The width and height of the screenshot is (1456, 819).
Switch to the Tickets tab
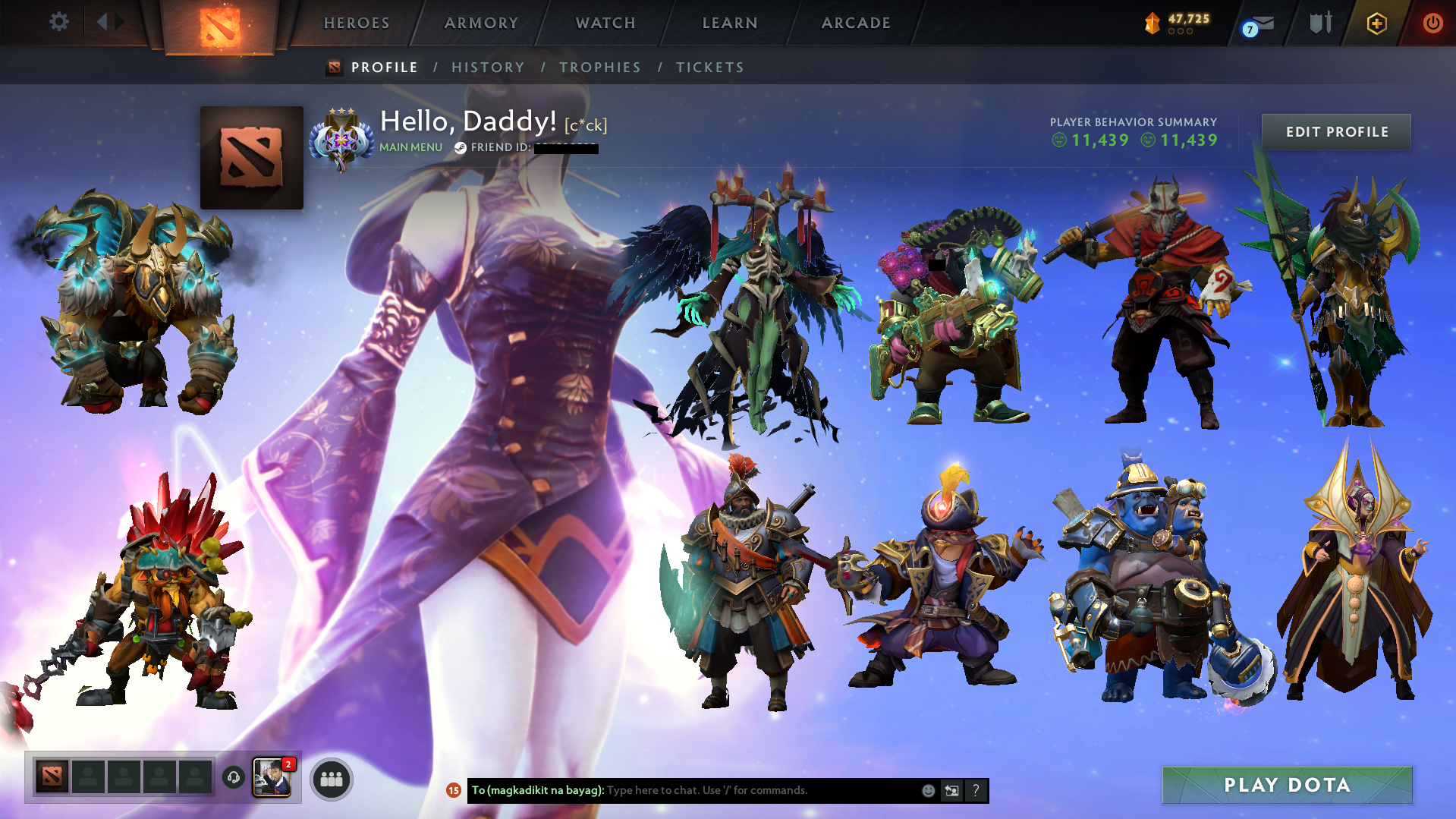point(710,68)
